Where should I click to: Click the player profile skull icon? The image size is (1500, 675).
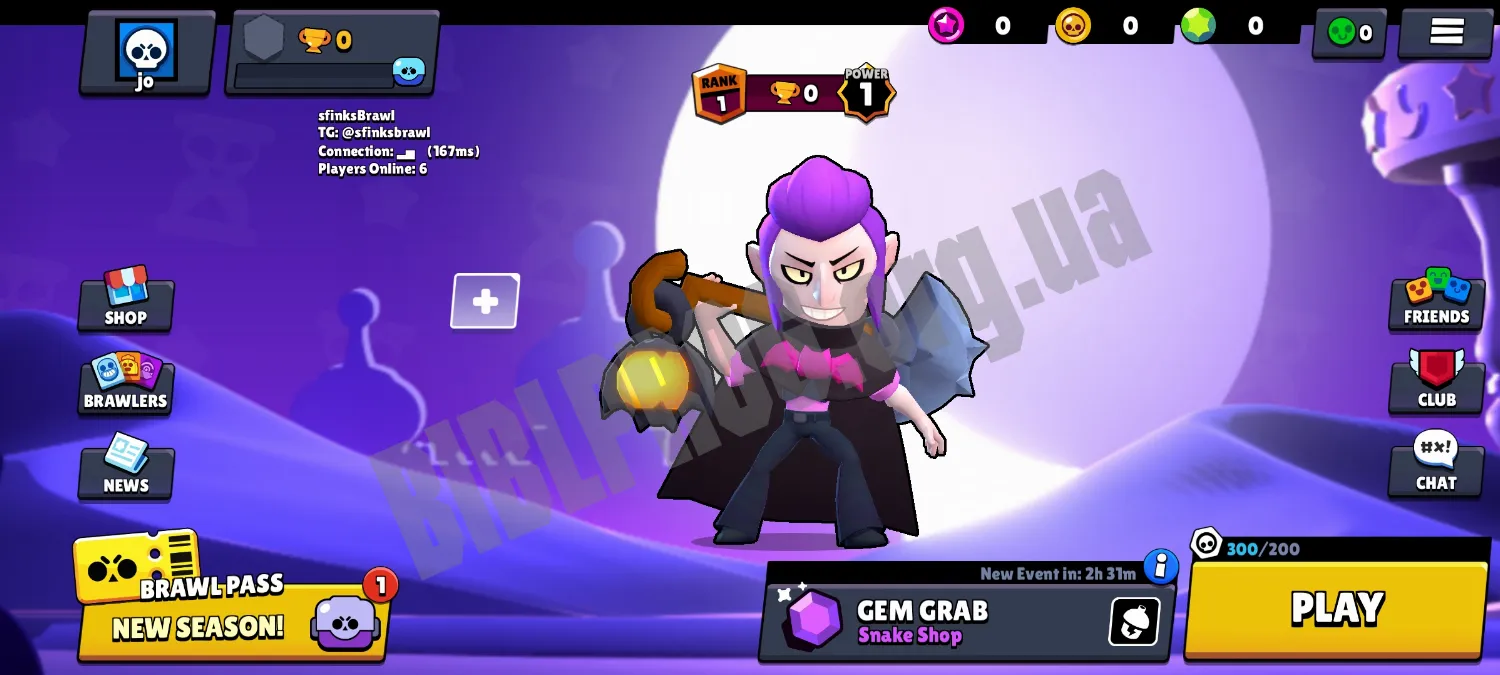[147, 52]
